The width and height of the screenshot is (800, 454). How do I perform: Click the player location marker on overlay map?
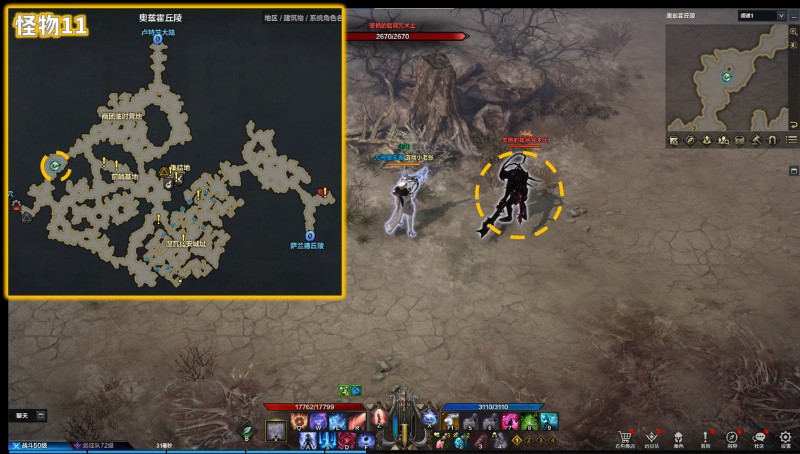(56, 165)
